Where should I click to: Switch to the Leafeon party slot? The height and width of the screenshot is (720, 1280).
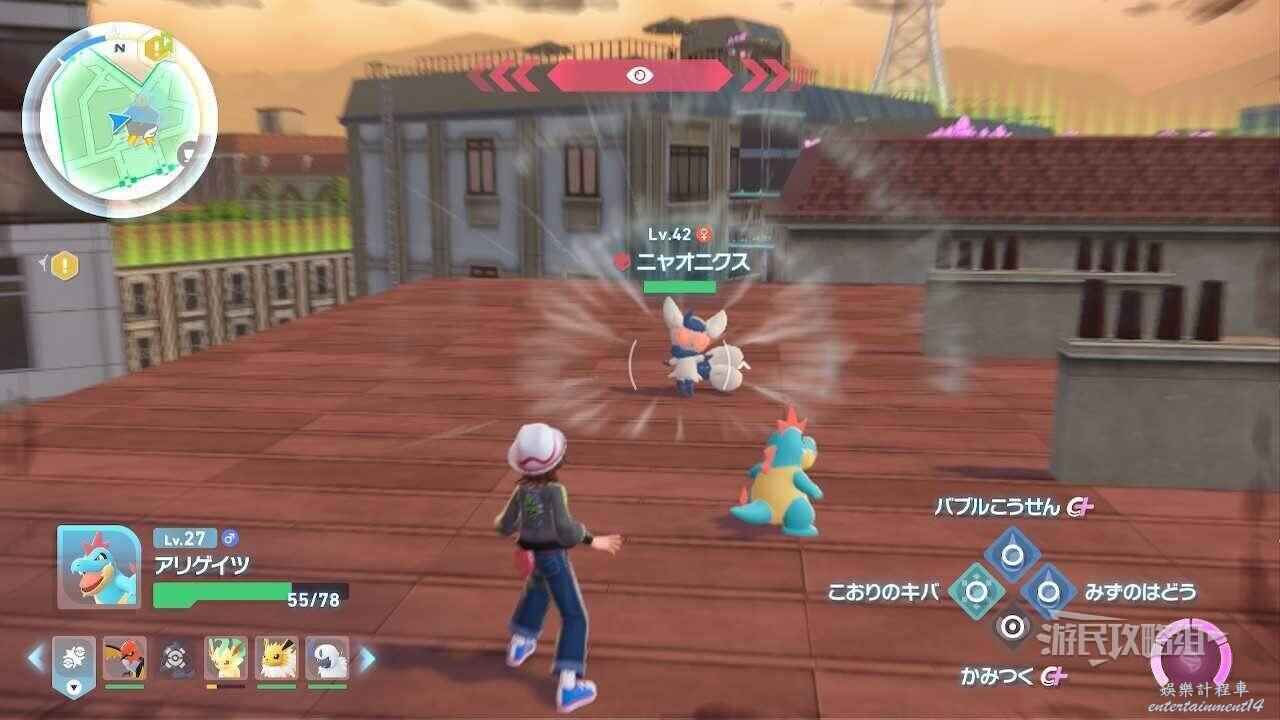226,658
